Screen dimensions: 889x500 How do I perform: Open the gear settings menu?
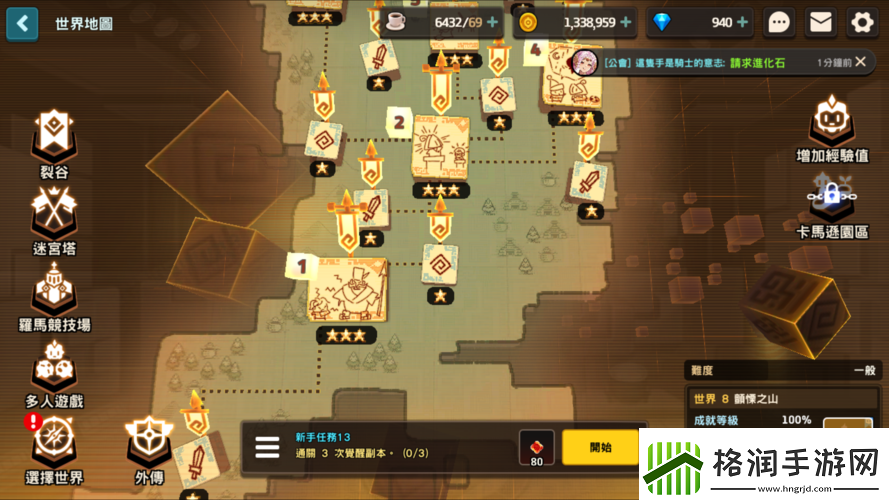pyautogui.click(x=862, y=22)
